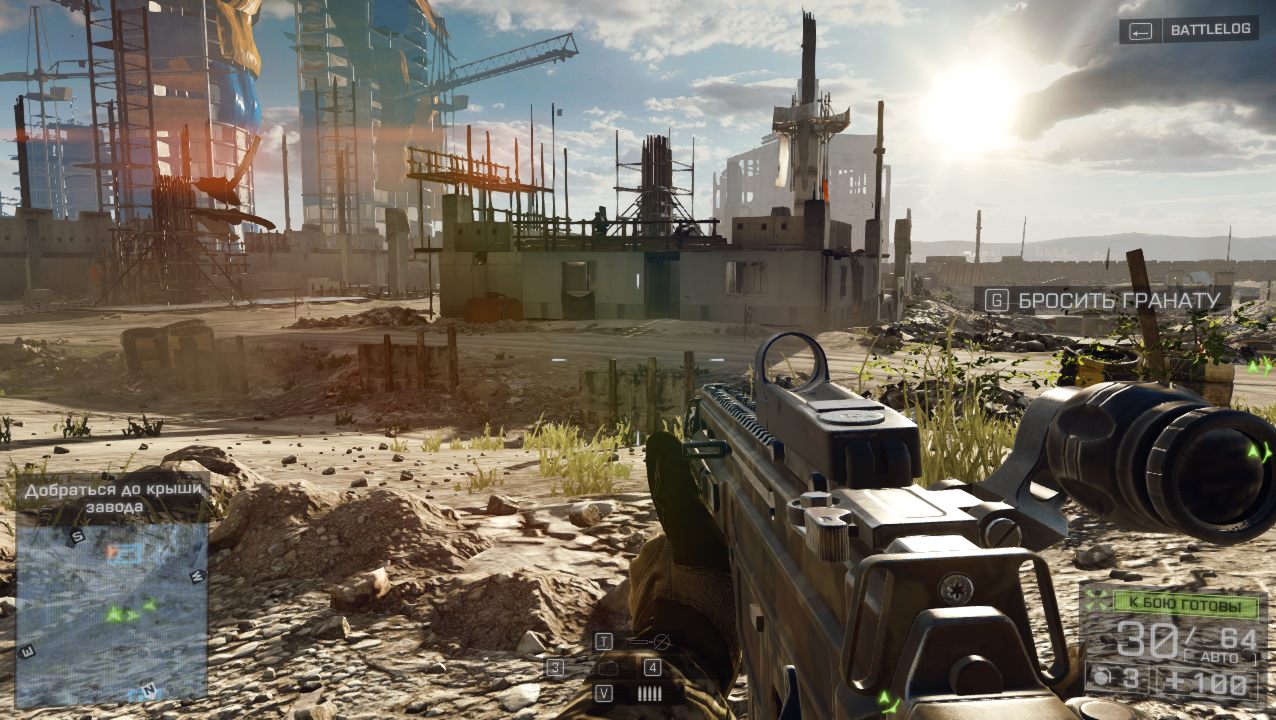Select the ammo bullets gadget icon
The height and width of the screenshot is (720, 1276).
pos(650,693)
